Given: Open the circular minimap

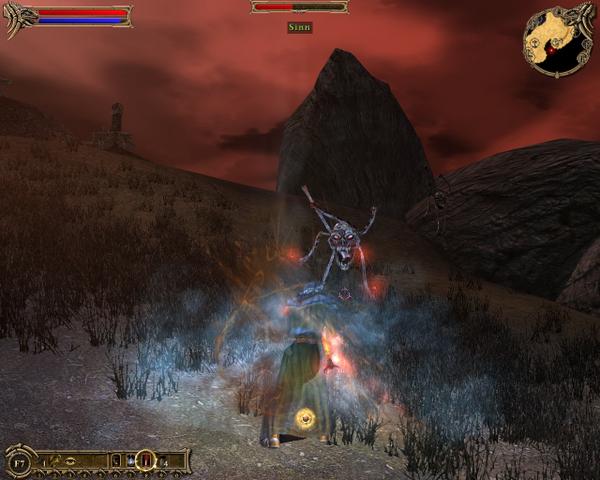Looking at the screenshot, I should [x=556, y=40].
